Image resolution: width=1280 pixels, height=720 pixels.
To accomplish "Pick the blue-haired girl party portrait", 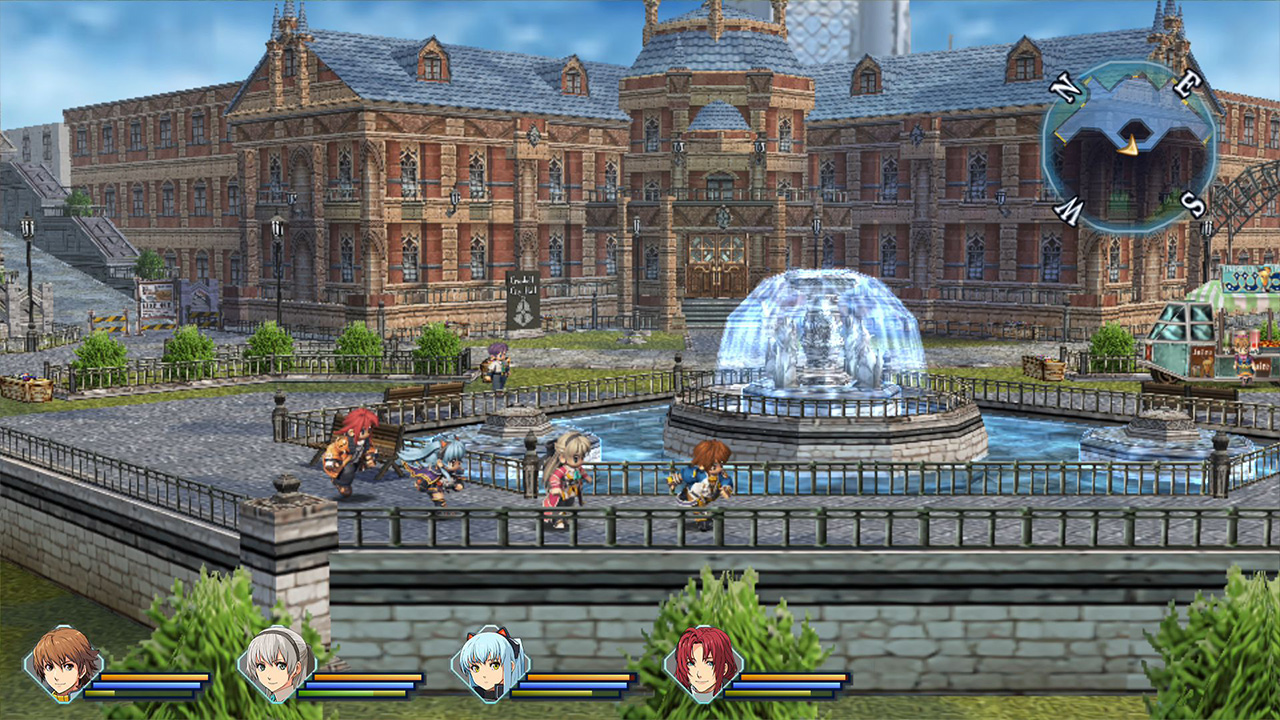I will [490, 663].
